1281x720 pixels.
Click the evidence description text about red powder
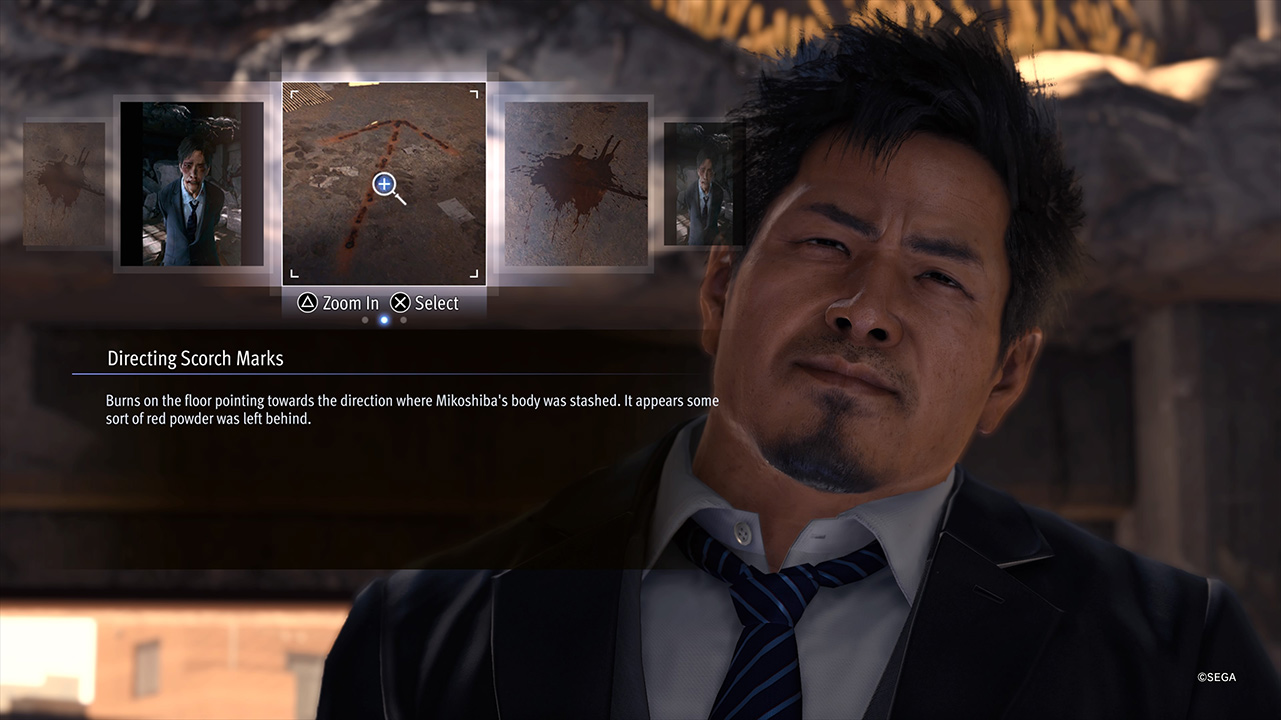tap(411, 408)
